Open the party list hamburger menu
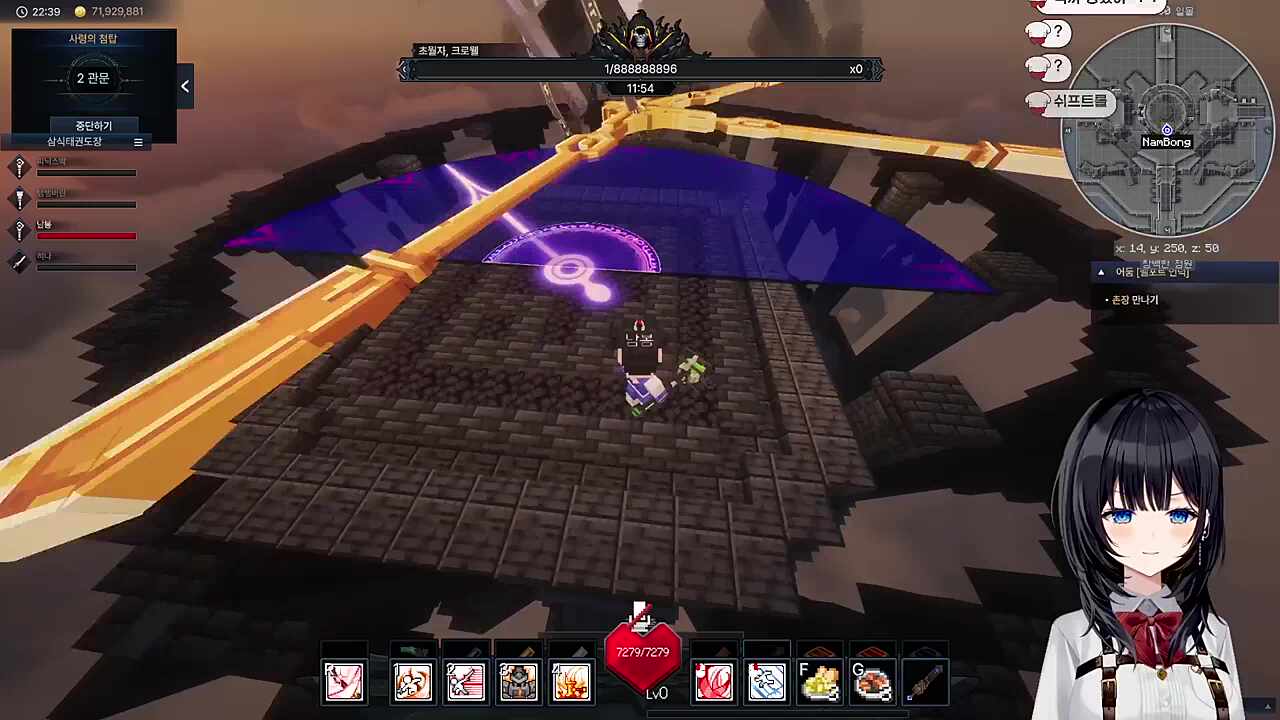Screen dimensions: 1280x720 pyautogui.click(x=138, y=142)
